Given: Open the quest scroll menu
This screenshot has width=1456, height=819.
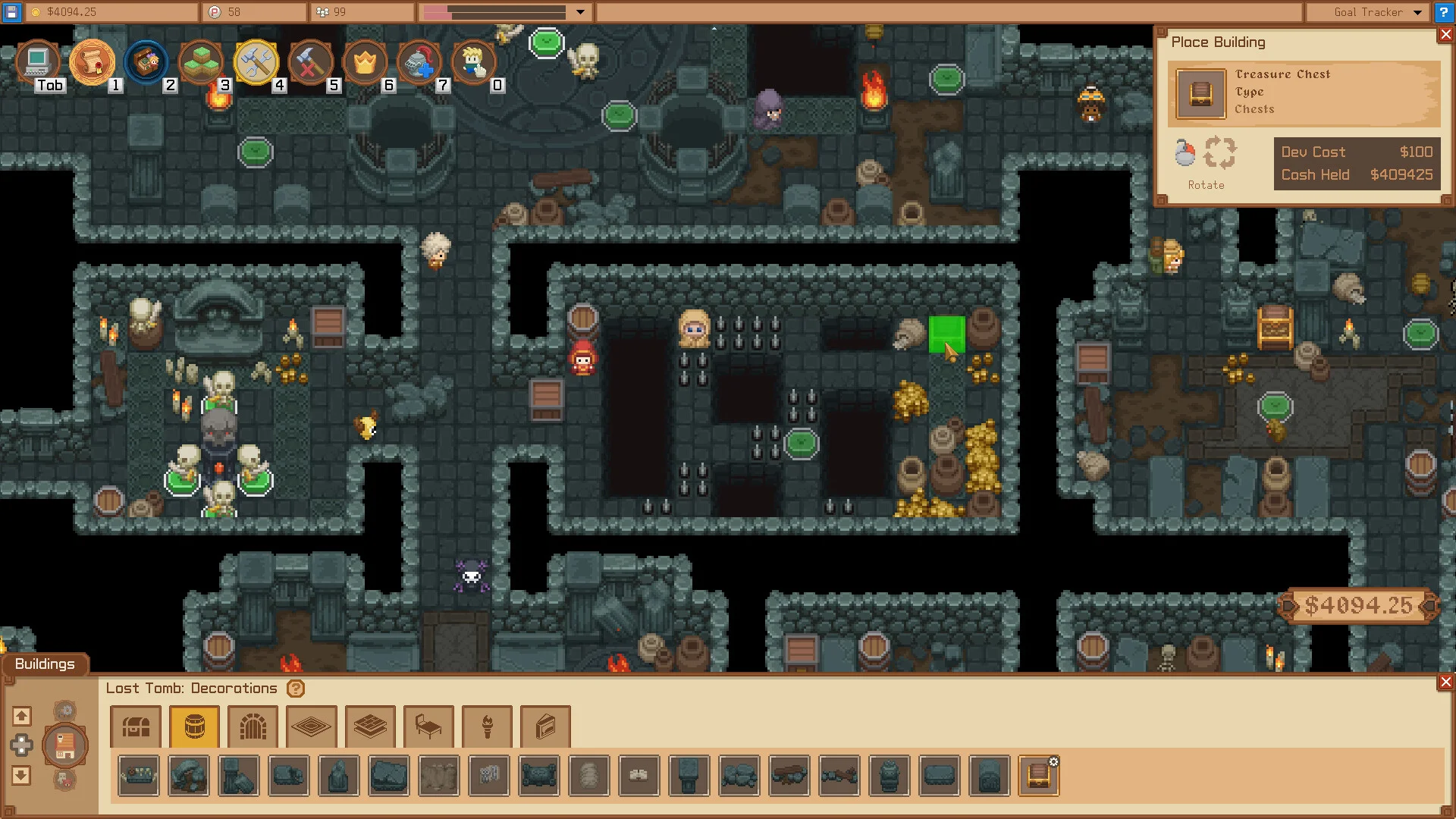Looking at the screenshot, I should pos(93,62).
